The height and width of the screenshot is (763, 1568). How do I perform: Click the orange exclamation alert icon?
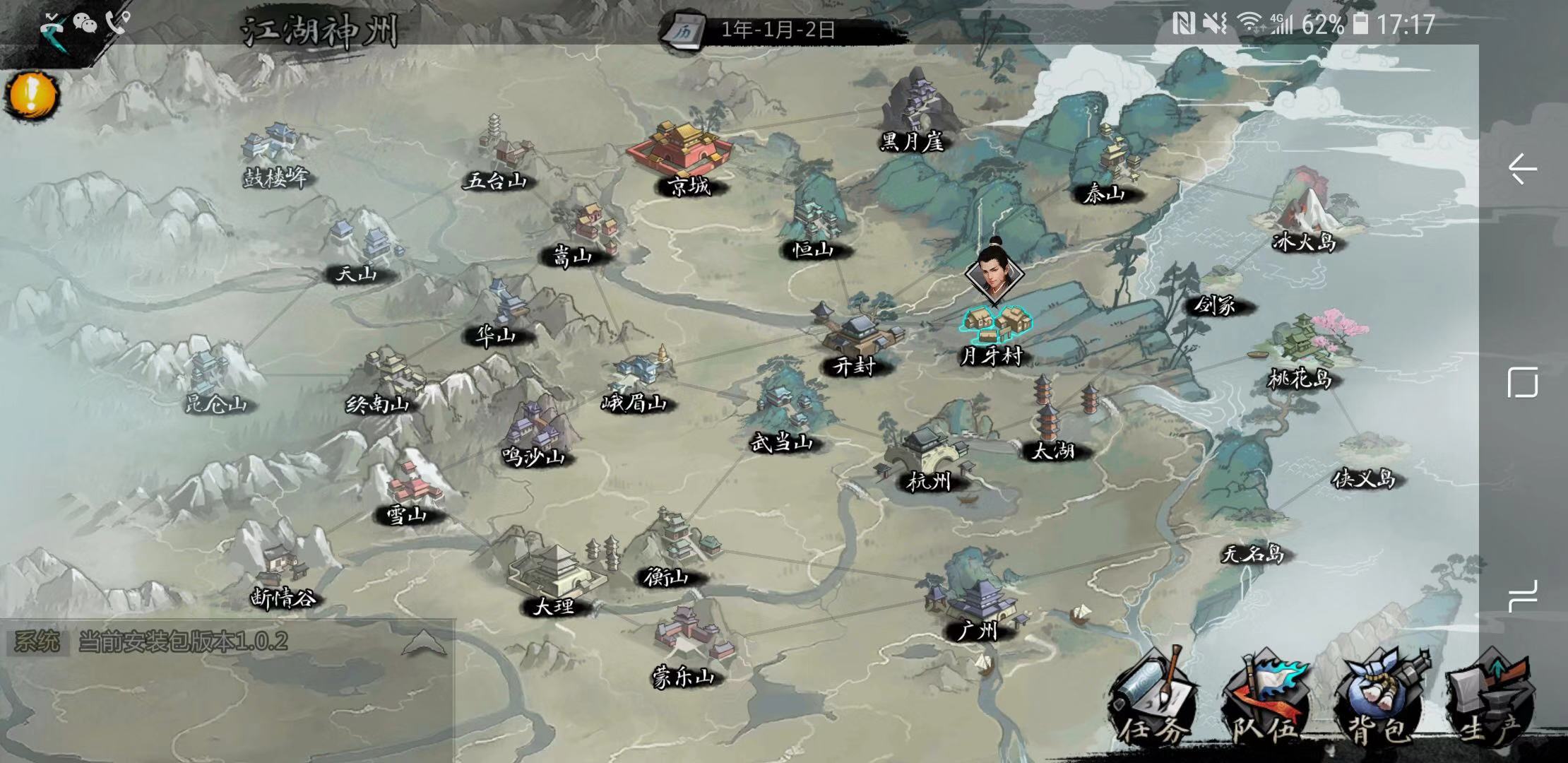coord(31,95)
